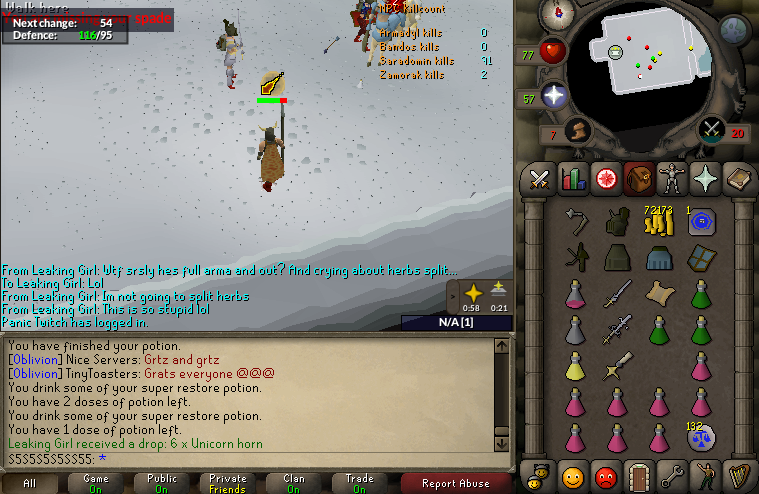Toggle the Clan chat filter
Screen dimensions: 759x494
[x=294, y=484]
